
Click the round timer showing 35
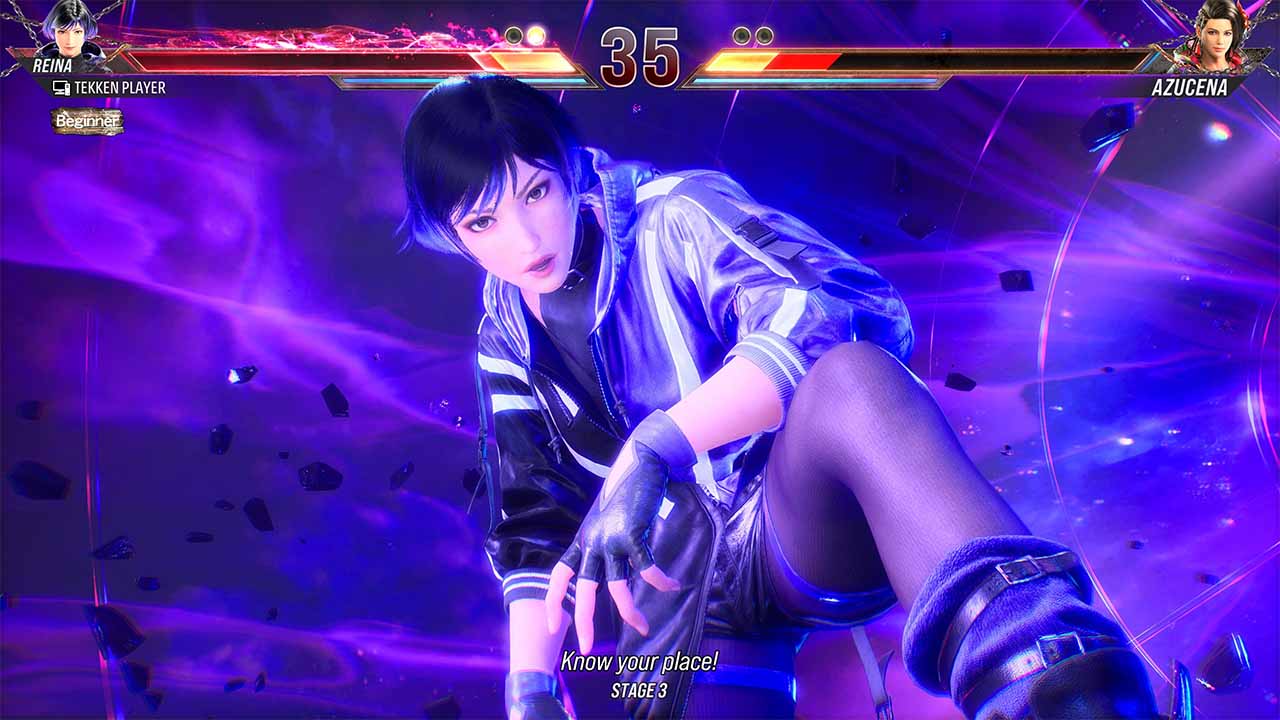pyautogui.click(x=639, y=57)
